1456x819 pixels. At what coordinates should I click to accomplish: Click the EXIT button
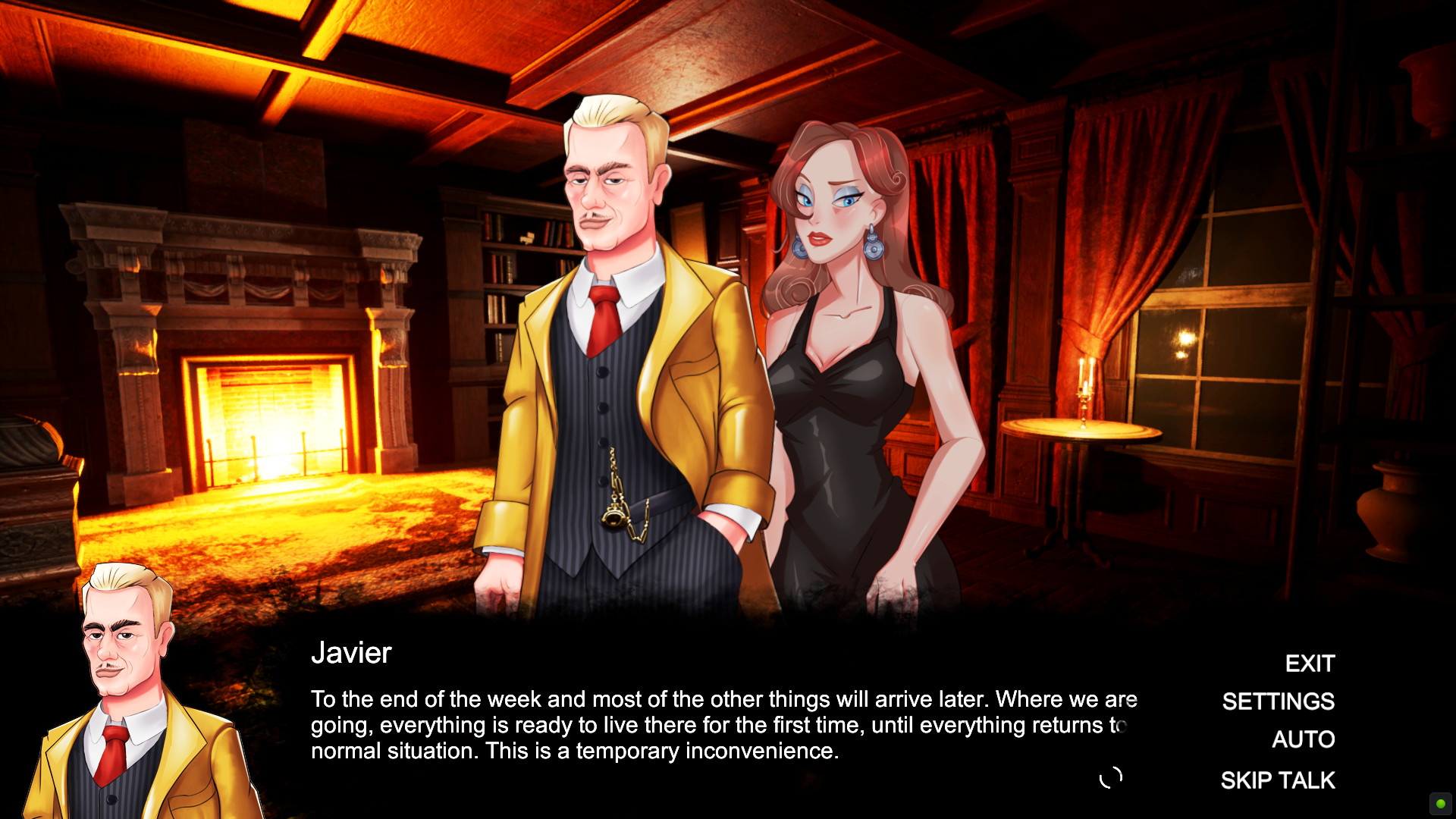coord(1310,664)
